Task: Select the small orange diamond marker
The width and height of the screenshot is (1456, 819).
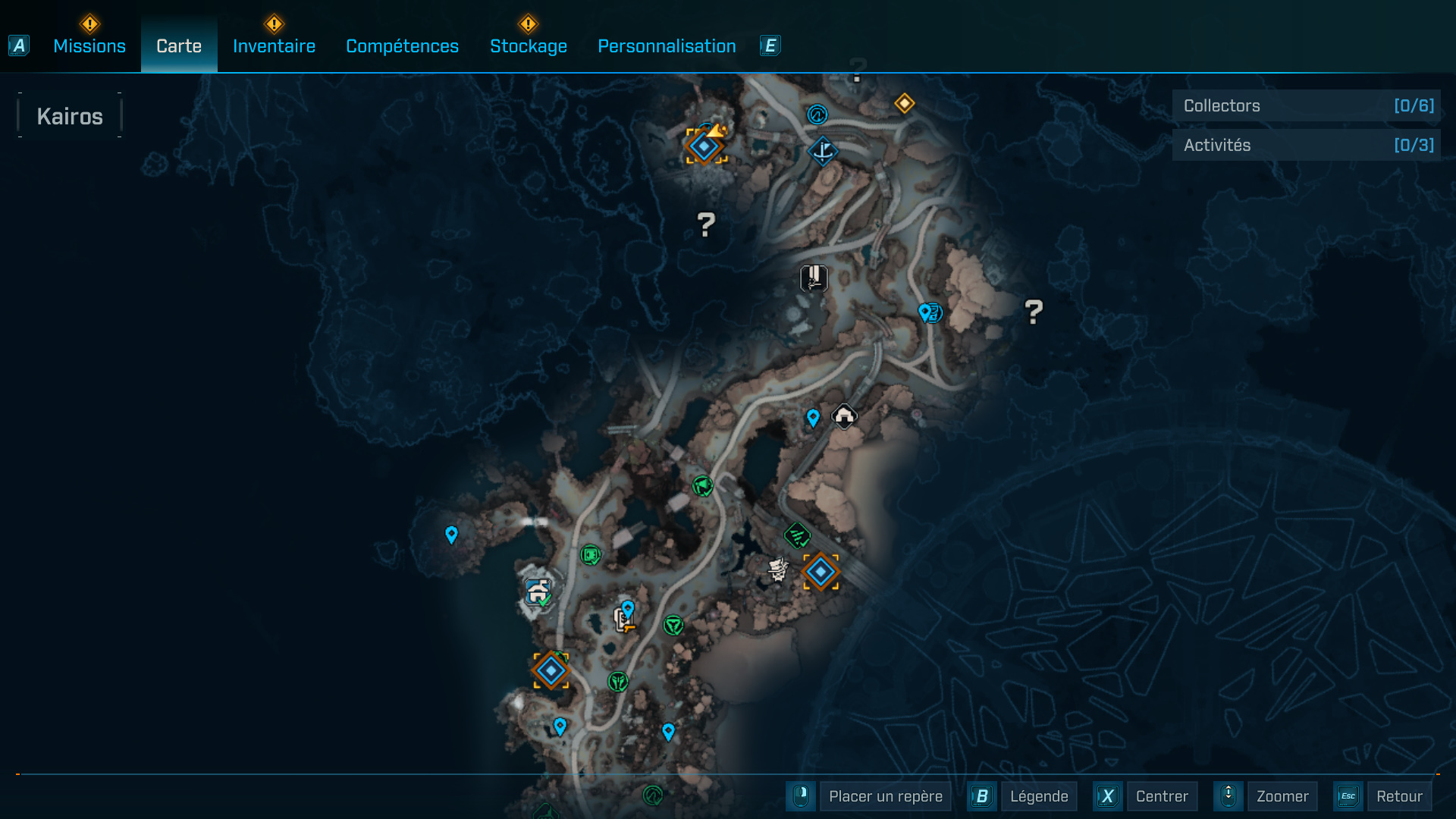Action: [x=904, y=103]
